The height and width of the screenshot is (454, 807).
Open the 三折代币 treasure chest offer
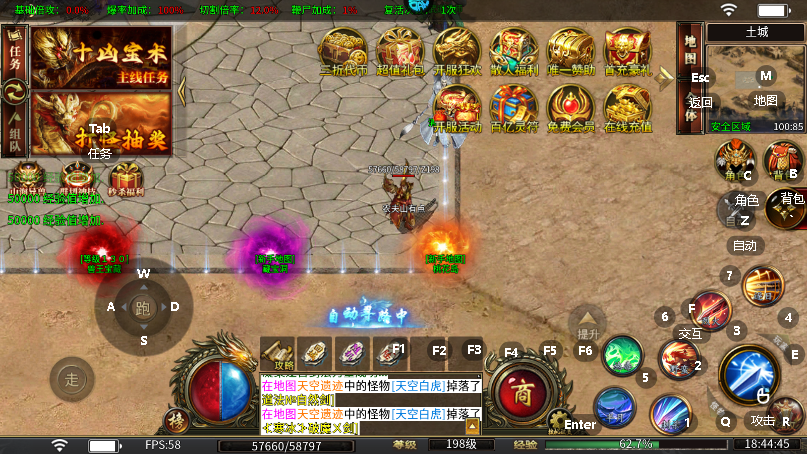pos(343,51)
